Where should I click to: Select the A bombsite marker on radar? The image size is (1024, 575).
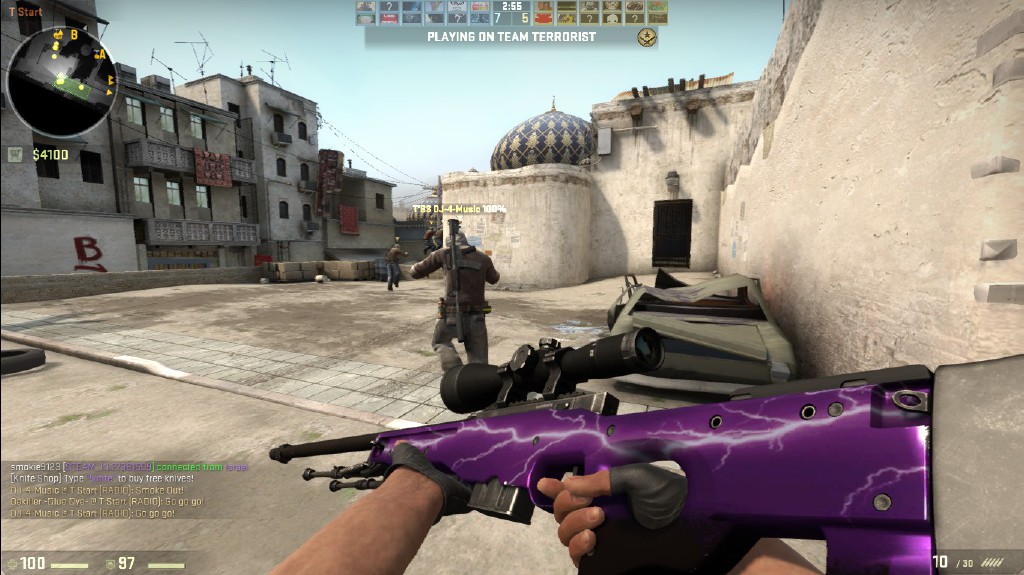pos(101,54)
